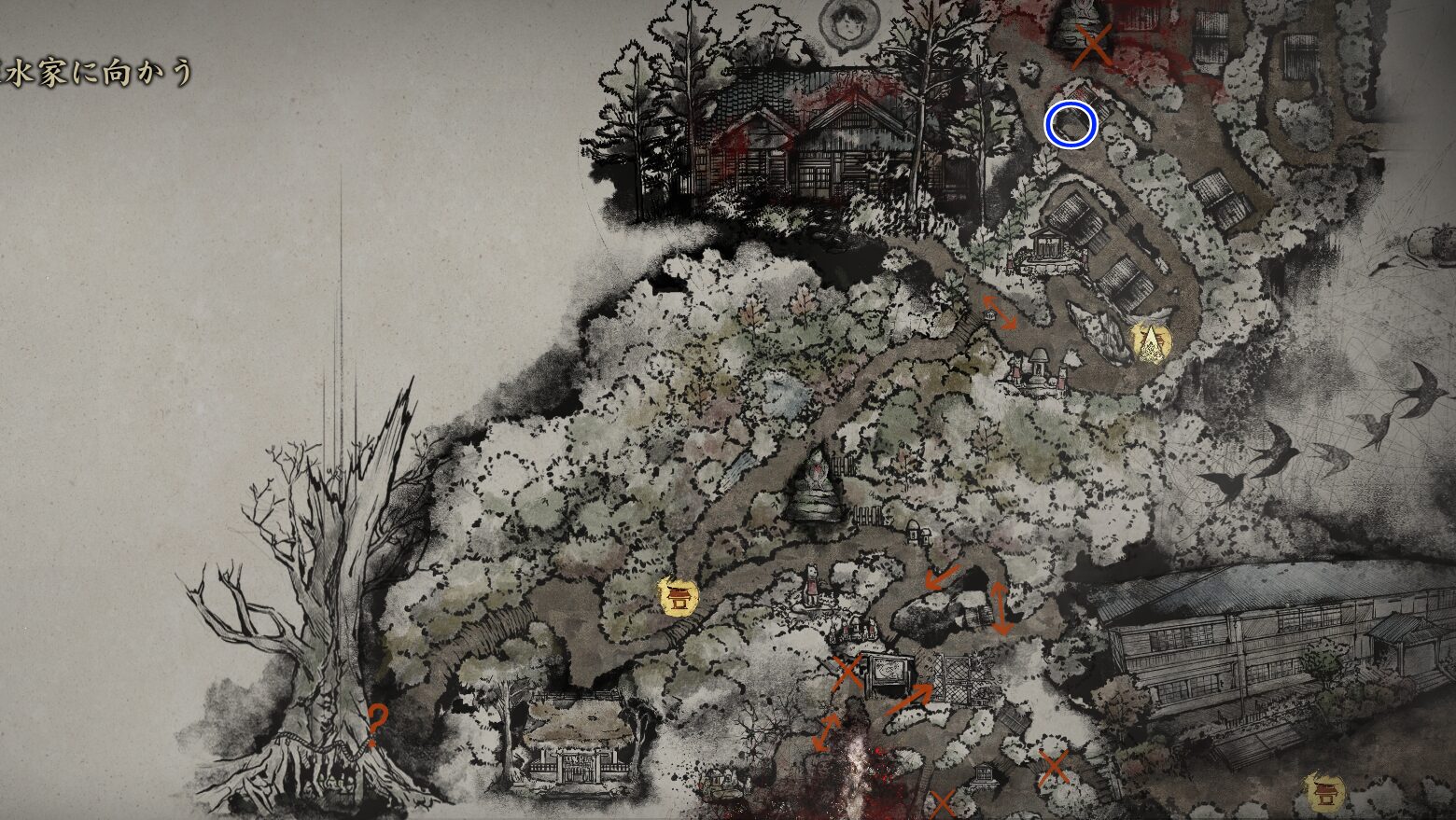This screenshot has height=820, width=1456.
Task: Expand the downward arrow marker on the mid path
Action: point(938,577)
